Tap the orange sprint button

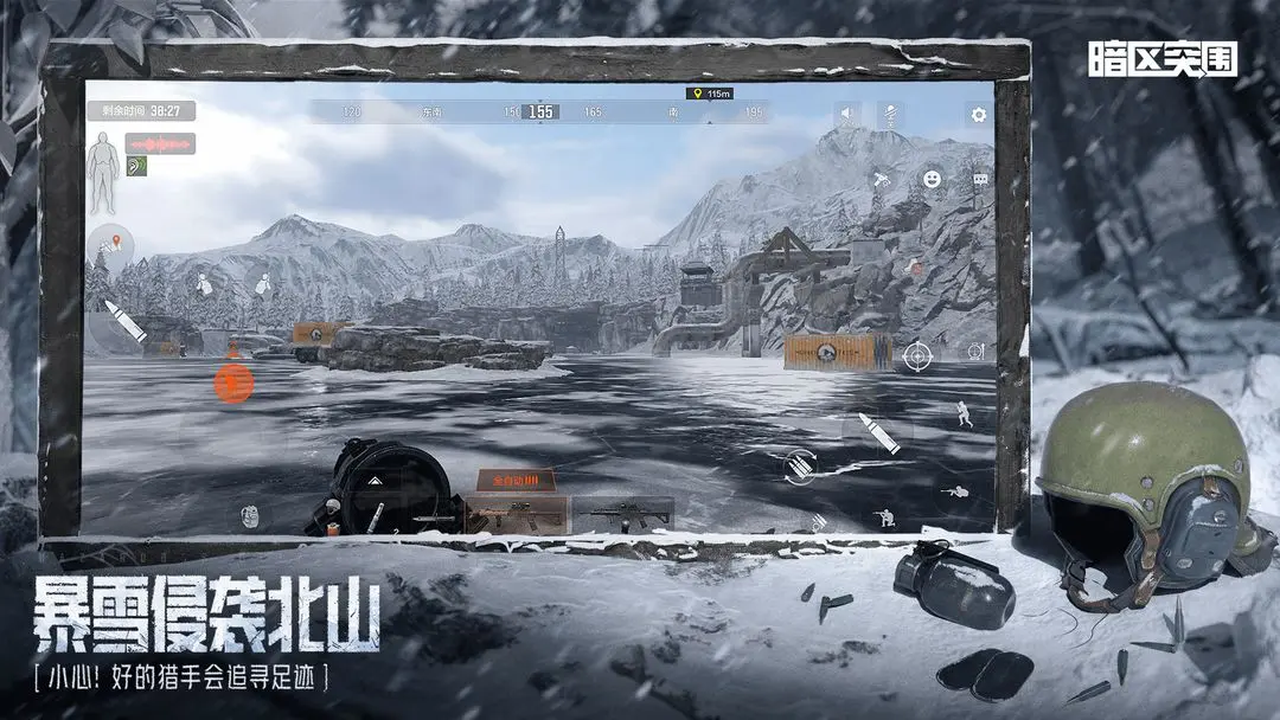[233, 383]
